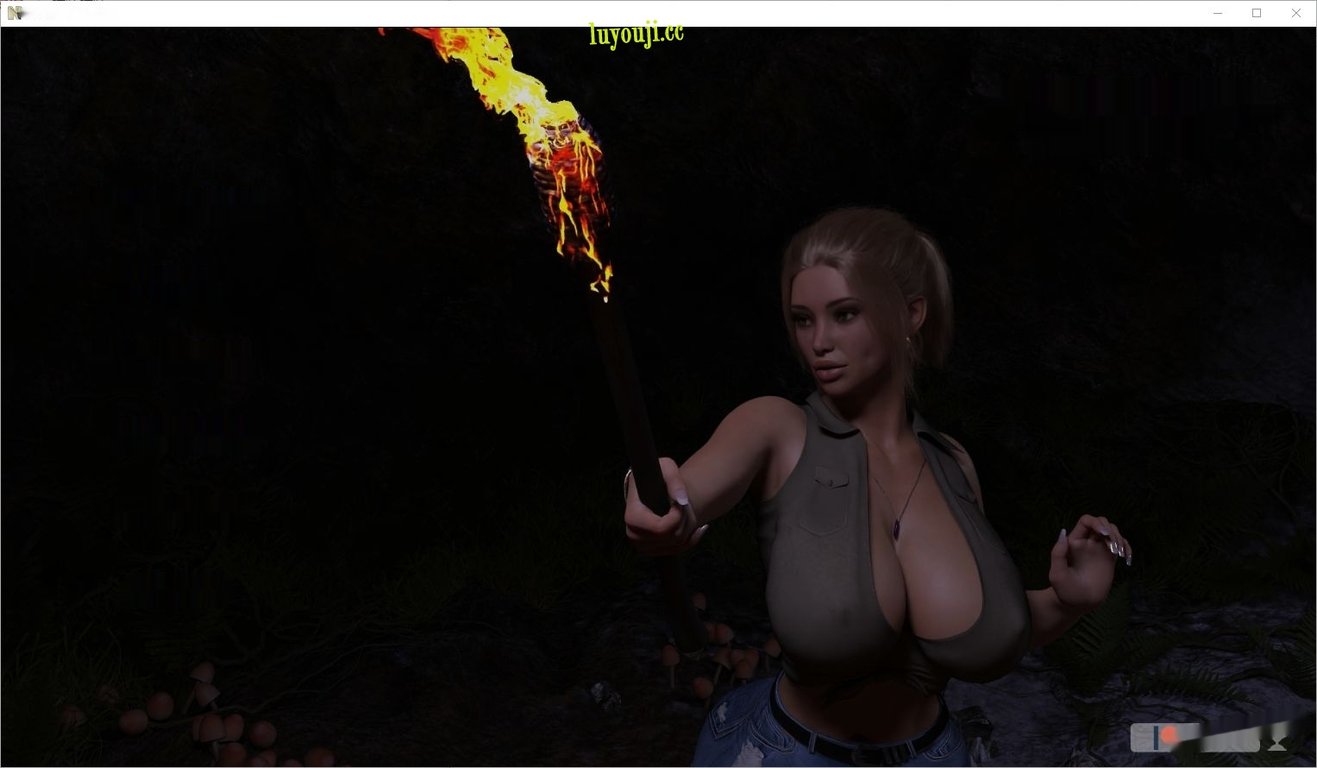Click the blue vertical bar in the indicator box
The width and height of the screenshot is (1317, 768).
pyautogui.click(x=1157, y=738)
